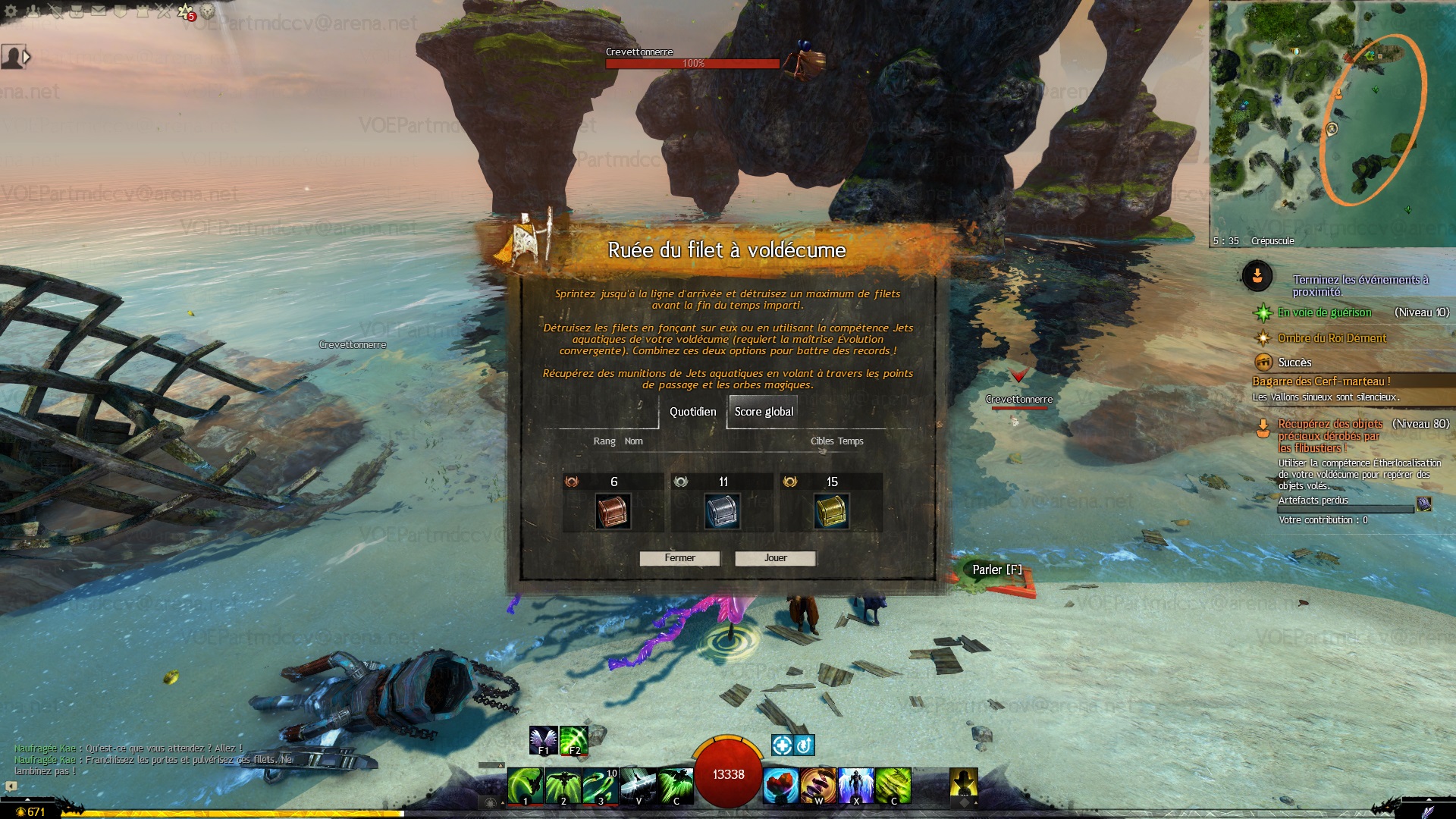Use weapon skill slot 1

point(525,785)
